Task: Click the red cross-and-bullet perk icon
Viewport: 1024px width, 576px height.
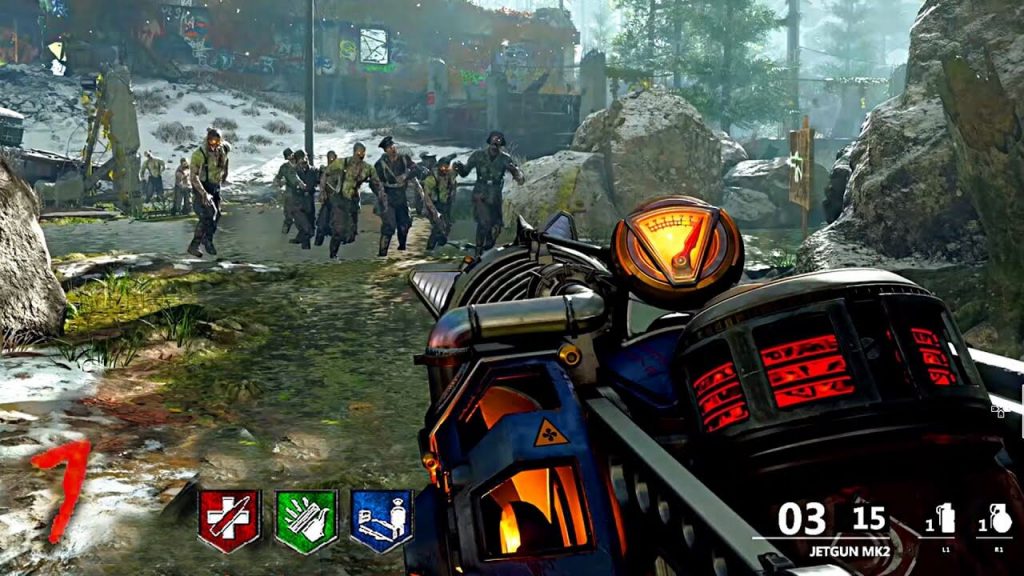Action: click(229, 519)
